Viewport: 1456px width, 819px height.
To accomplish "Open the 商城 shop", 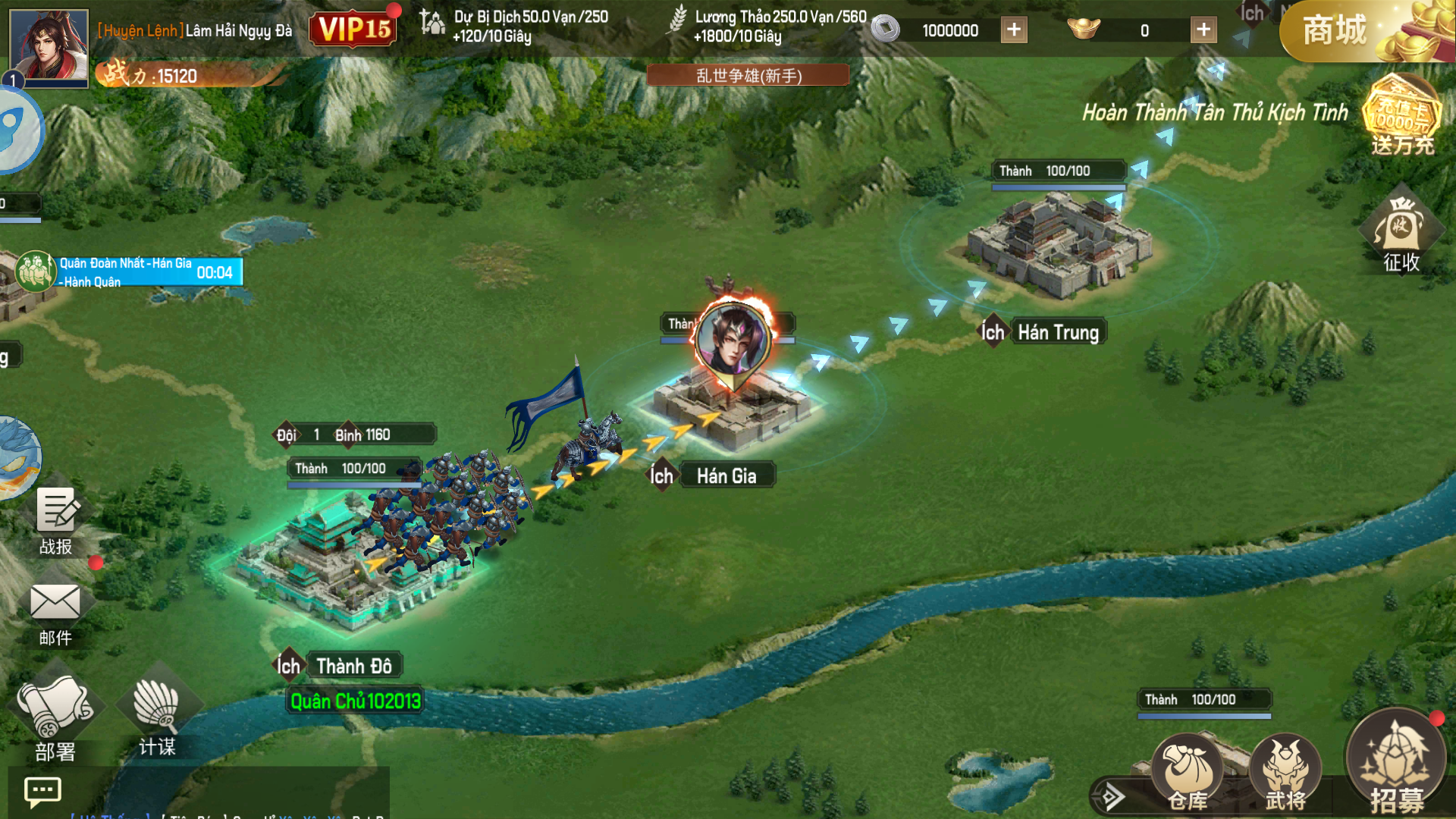I will (x=1336, y=32).
